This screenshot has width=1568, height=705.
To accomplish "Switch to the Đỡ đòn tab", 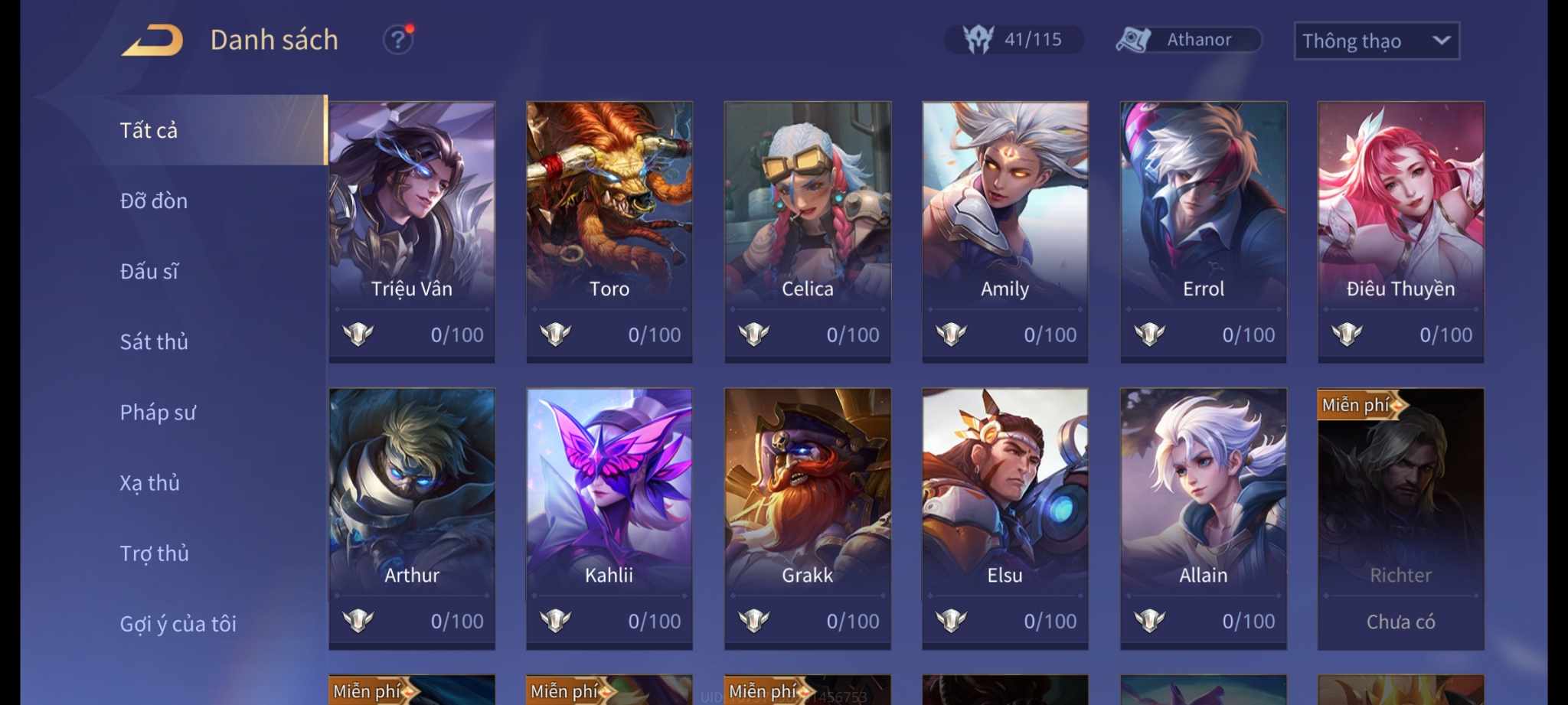I will pos(154,201).
